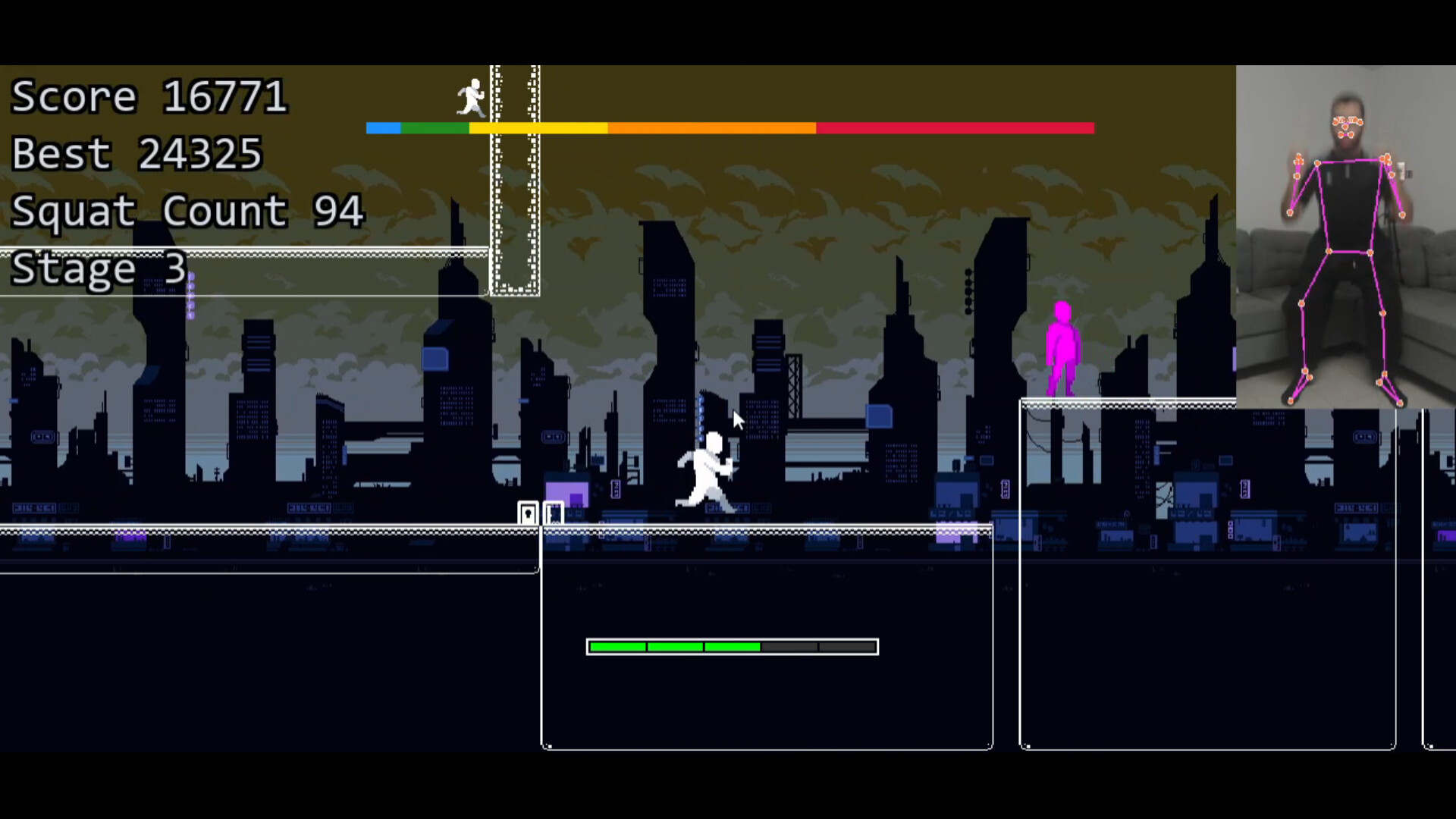Click the purple doorway below the platform

[569, 493]
